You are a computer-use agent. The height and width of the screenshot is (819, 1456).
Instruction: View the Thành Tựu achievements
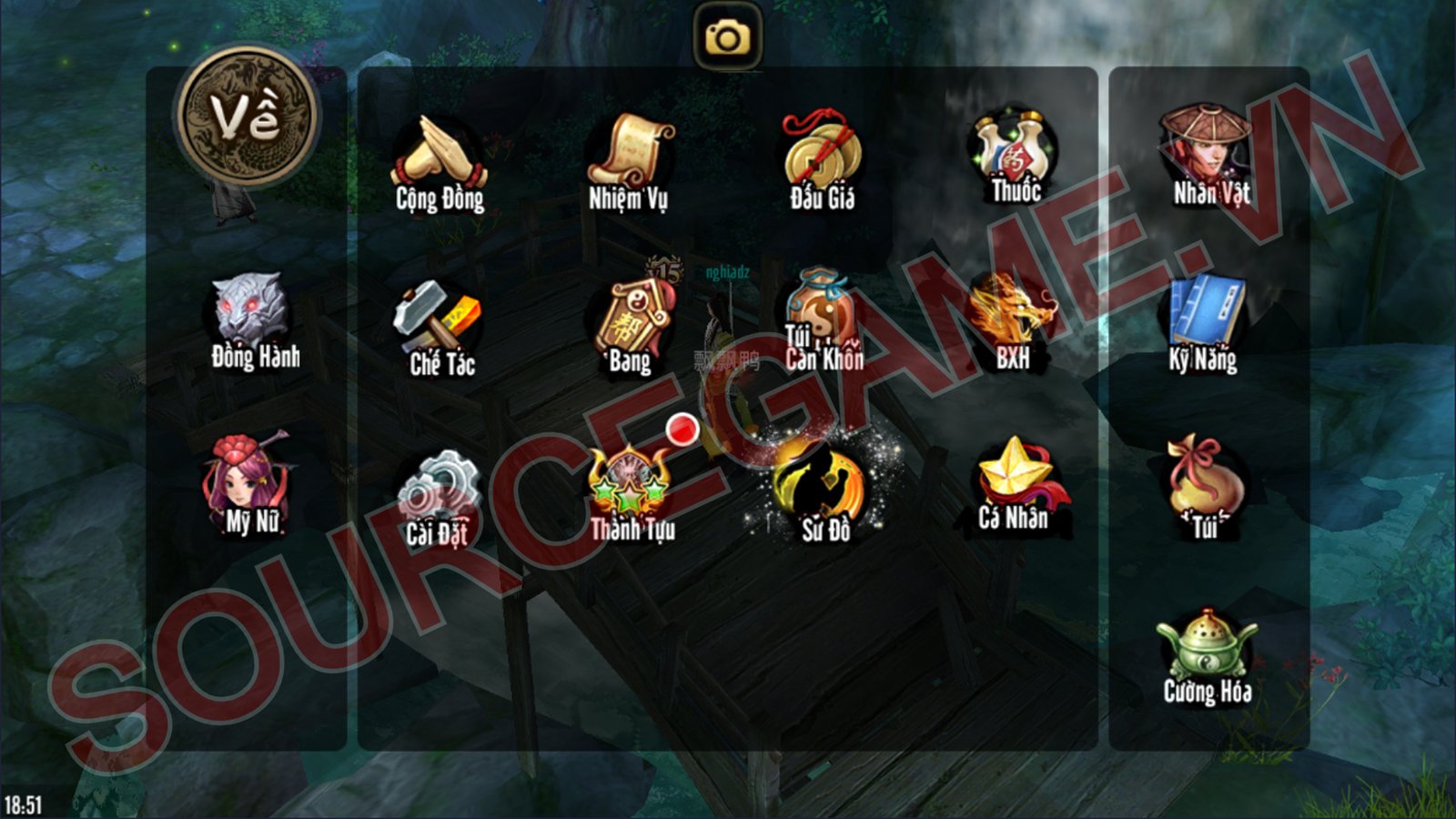[632, 491]
